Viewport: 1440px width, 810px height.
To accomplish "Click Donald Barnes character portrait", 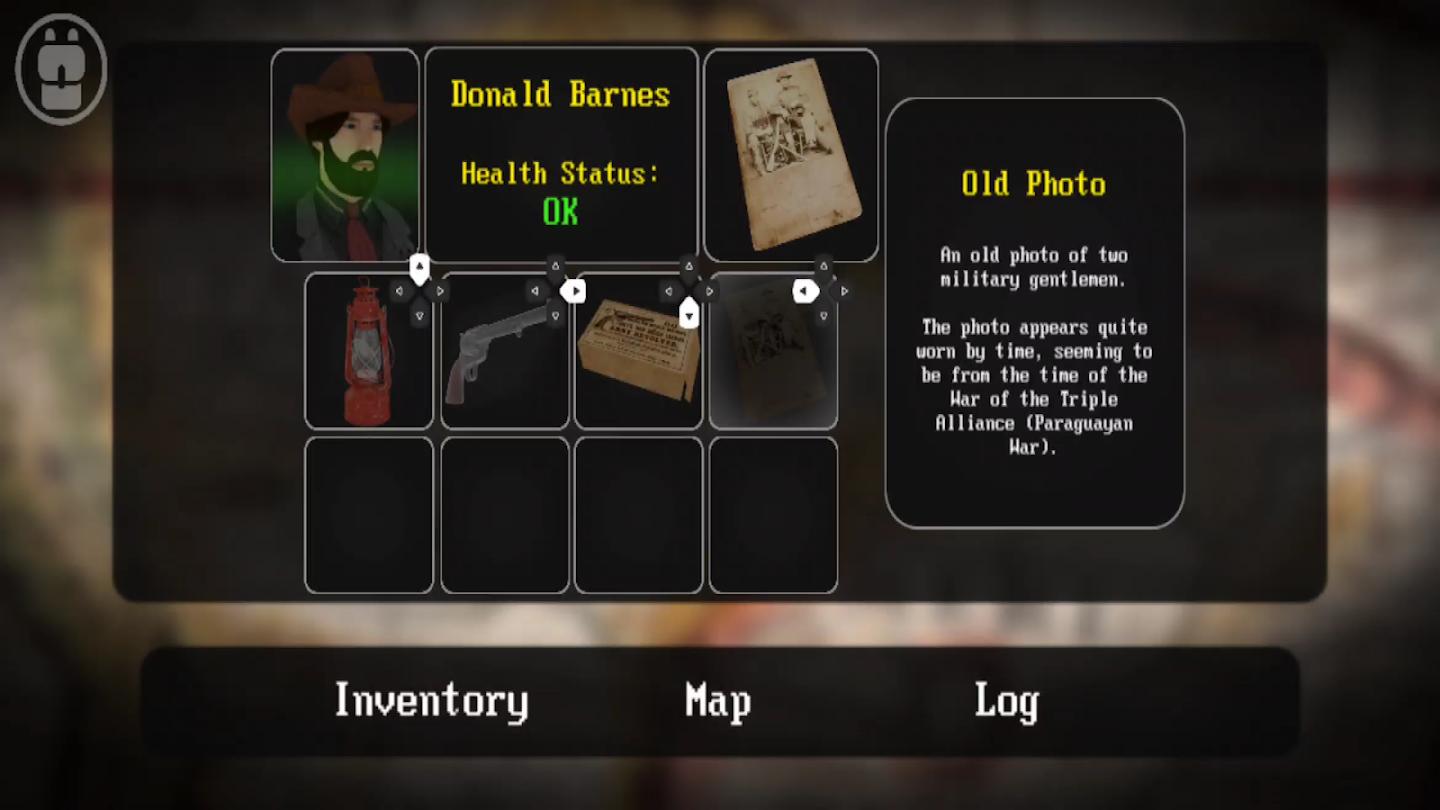I will coord(345,155).
